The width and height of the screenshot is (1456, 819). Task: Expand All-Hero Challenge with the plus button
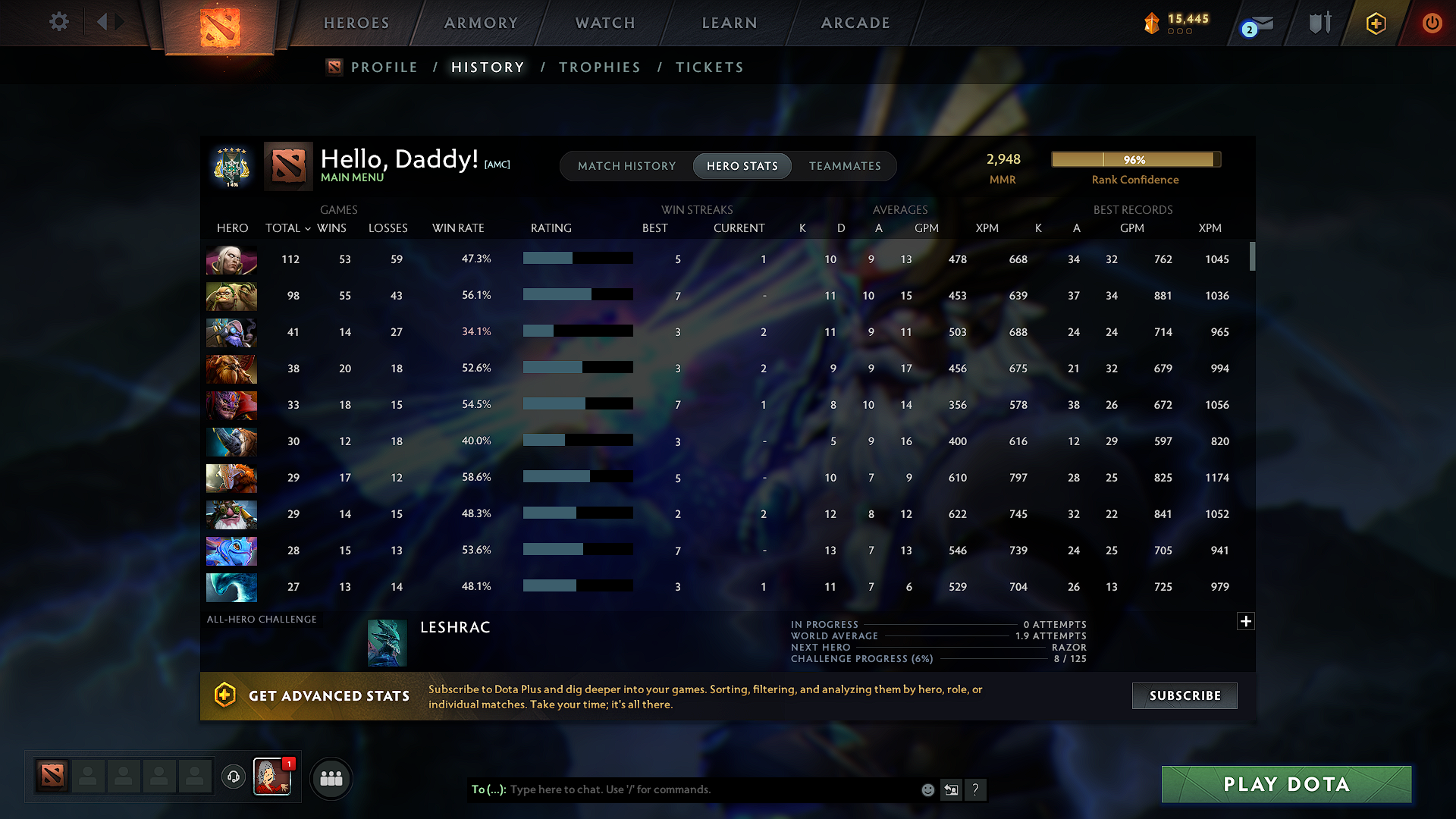tap(1246, 621)
